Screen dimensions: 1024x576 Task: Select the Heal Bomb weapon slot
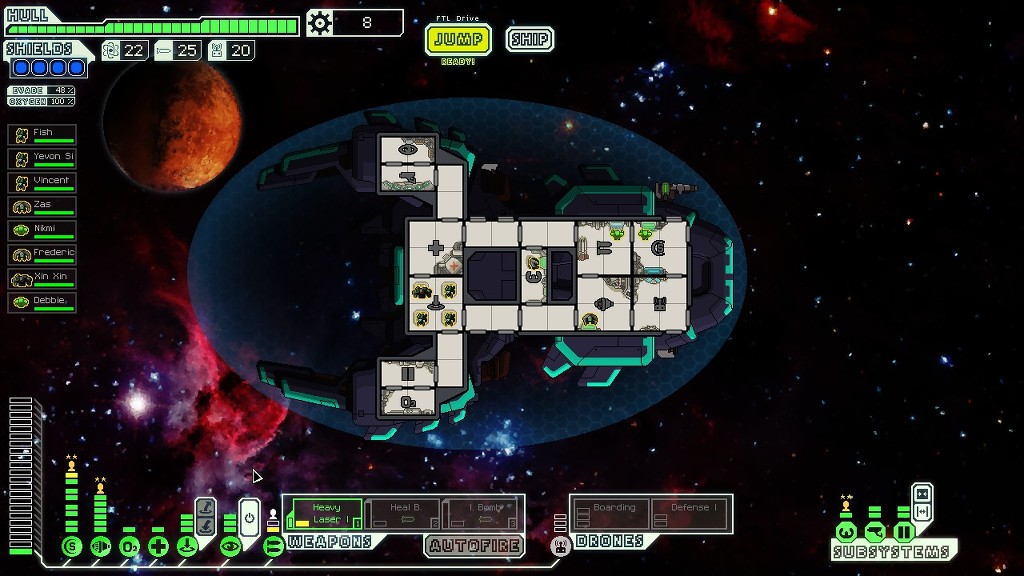point(403,514)
